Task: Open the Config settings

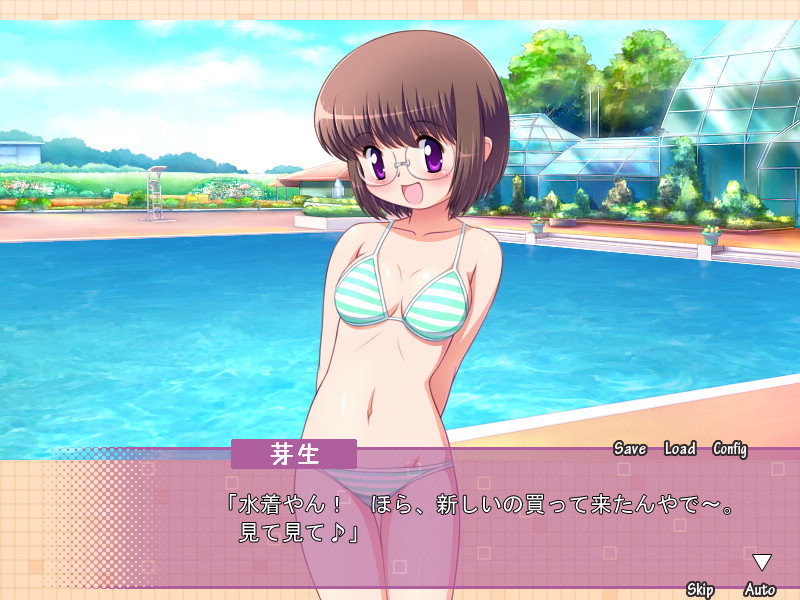Action: 730,449
